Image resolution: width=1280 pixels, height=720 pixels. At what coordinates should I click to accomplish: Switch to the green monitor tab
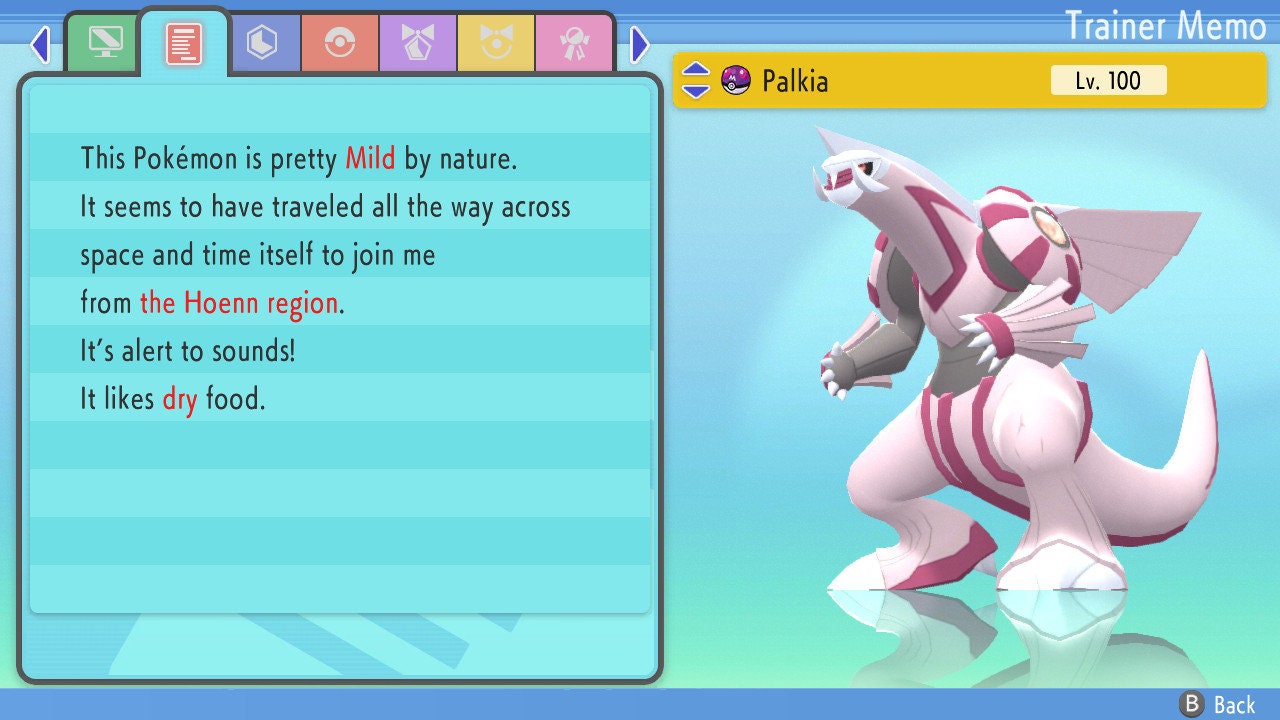pyautogui.click(x=105, y=42)
